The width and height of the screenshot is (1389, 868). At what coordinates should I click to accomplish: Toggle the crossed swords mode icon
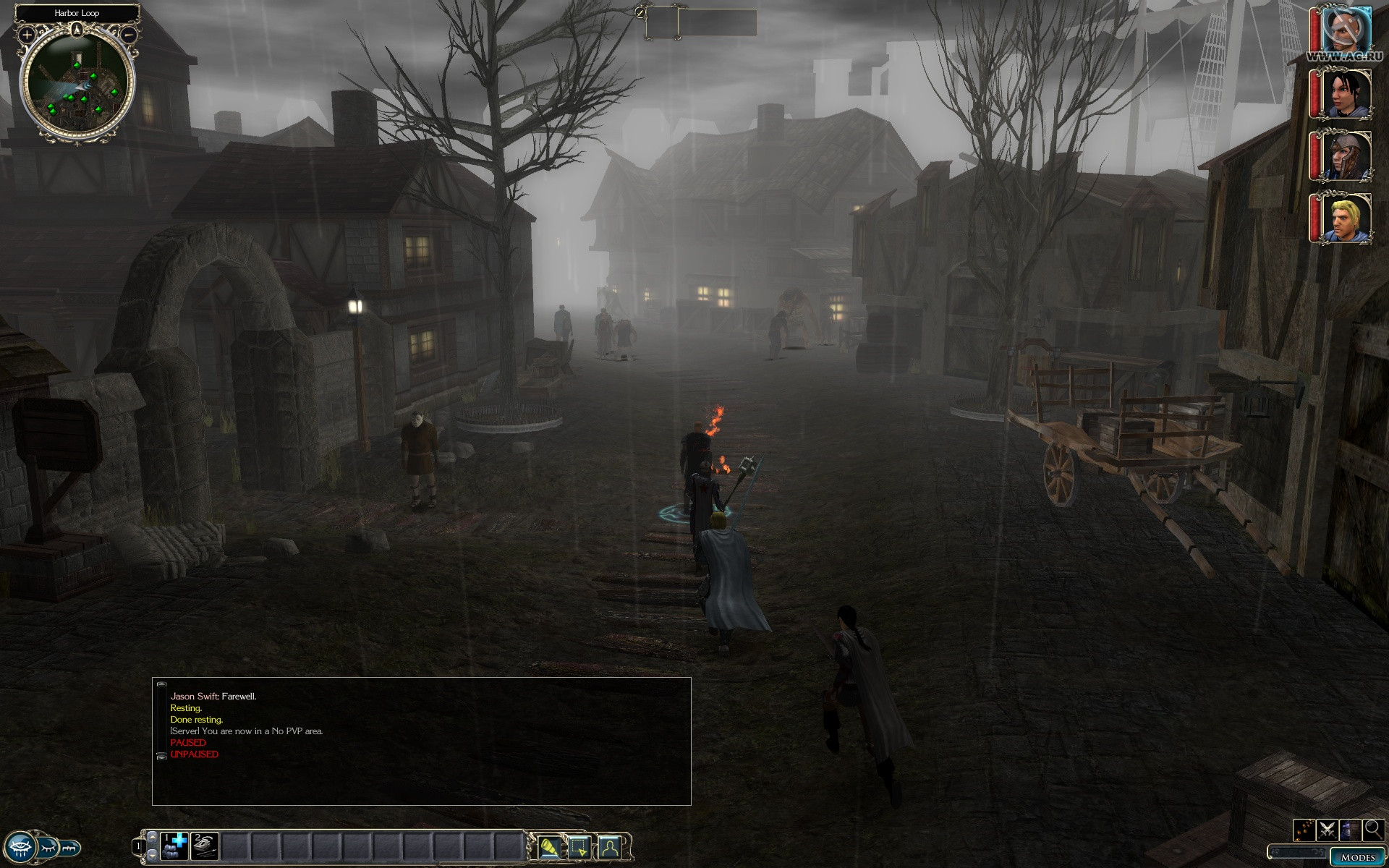(x=1327, y=830)
